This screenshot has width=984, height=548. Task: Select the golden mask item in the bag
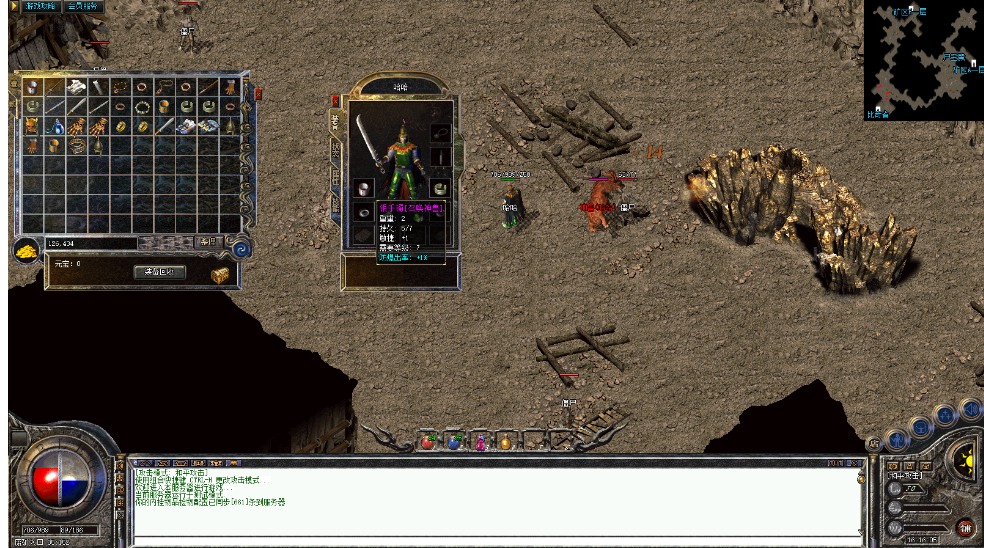pos(33,127)
